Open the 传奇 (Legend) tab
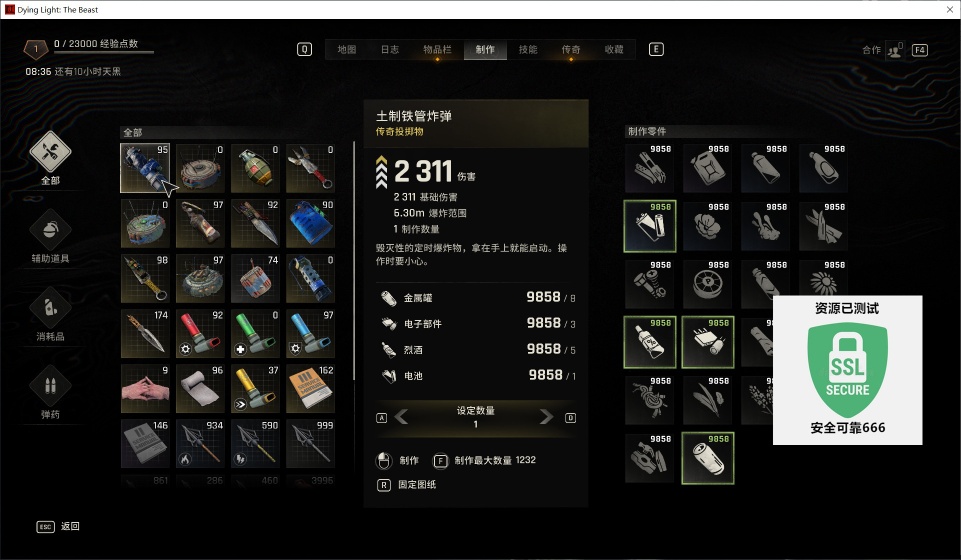 (571, 49)
